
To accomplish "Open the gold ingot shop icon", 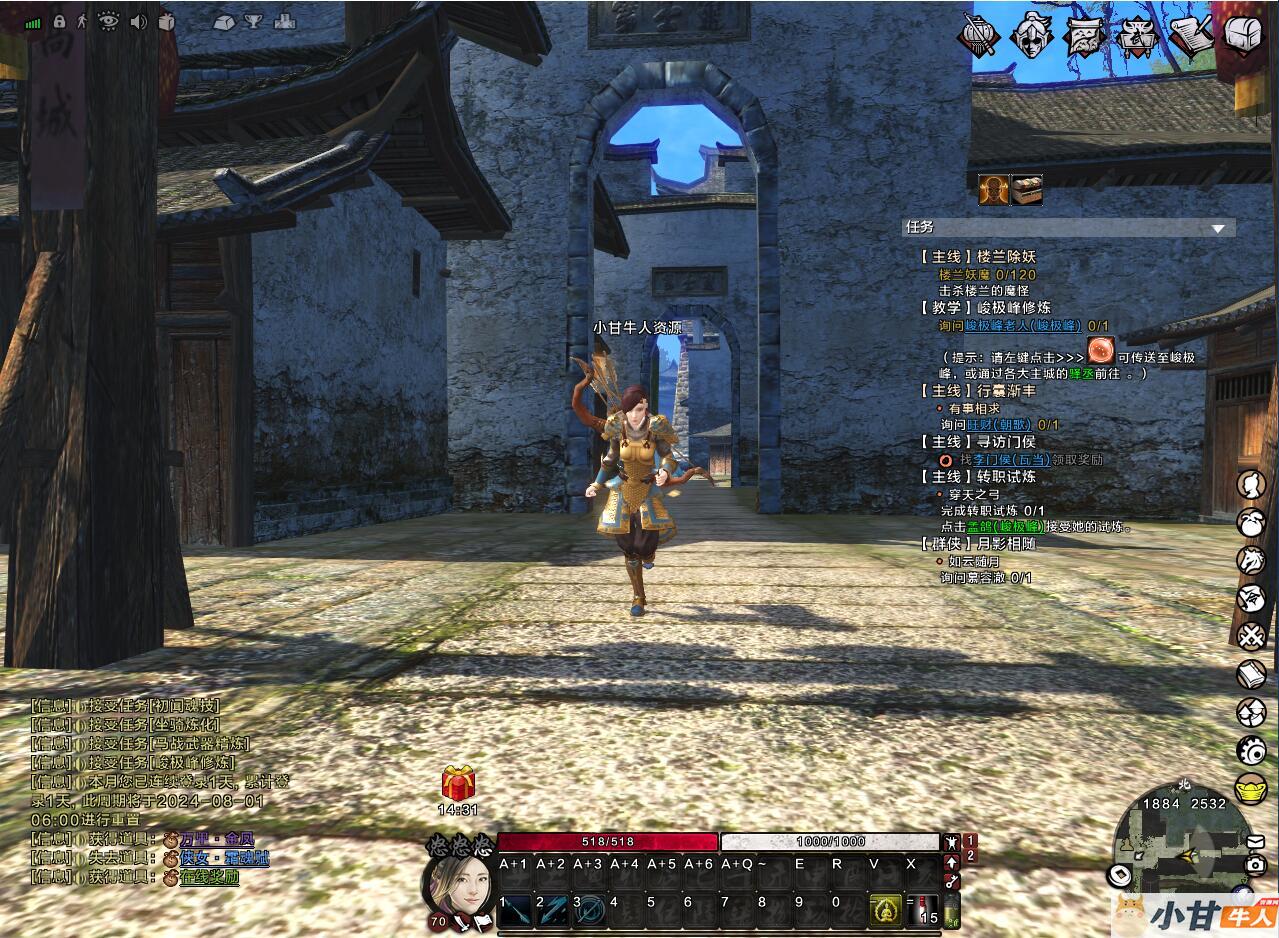I will coord(1251,788).
